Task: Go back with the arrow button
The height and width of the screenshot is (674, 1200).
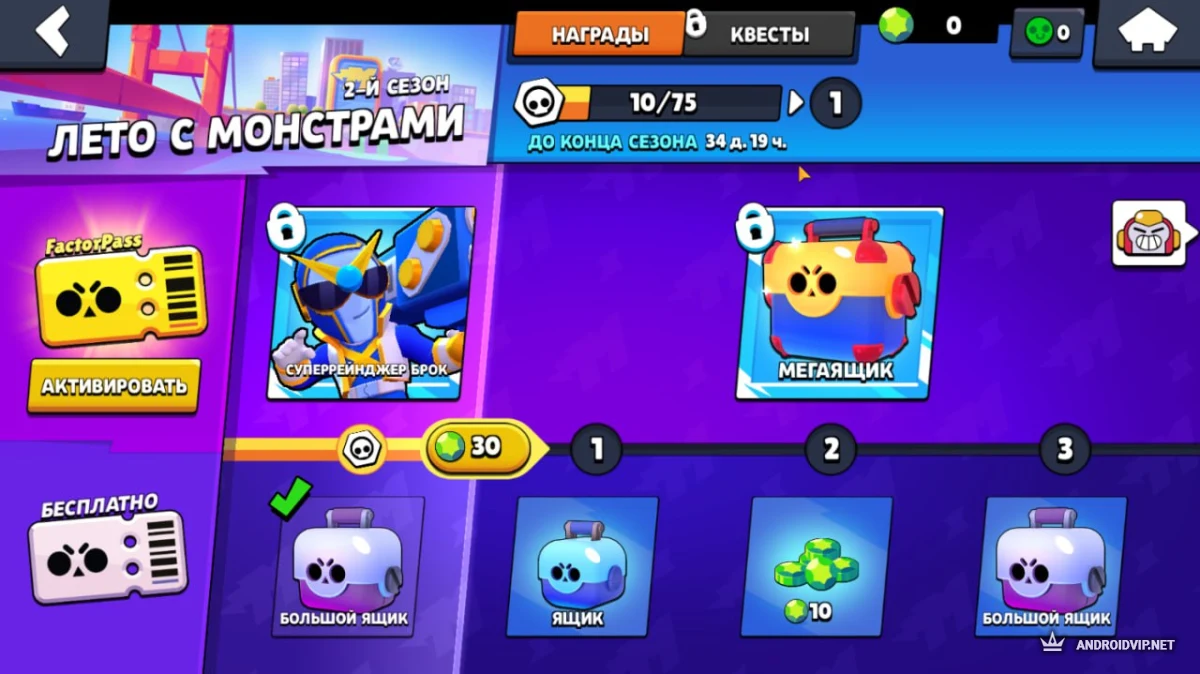Action: point(52,31)
